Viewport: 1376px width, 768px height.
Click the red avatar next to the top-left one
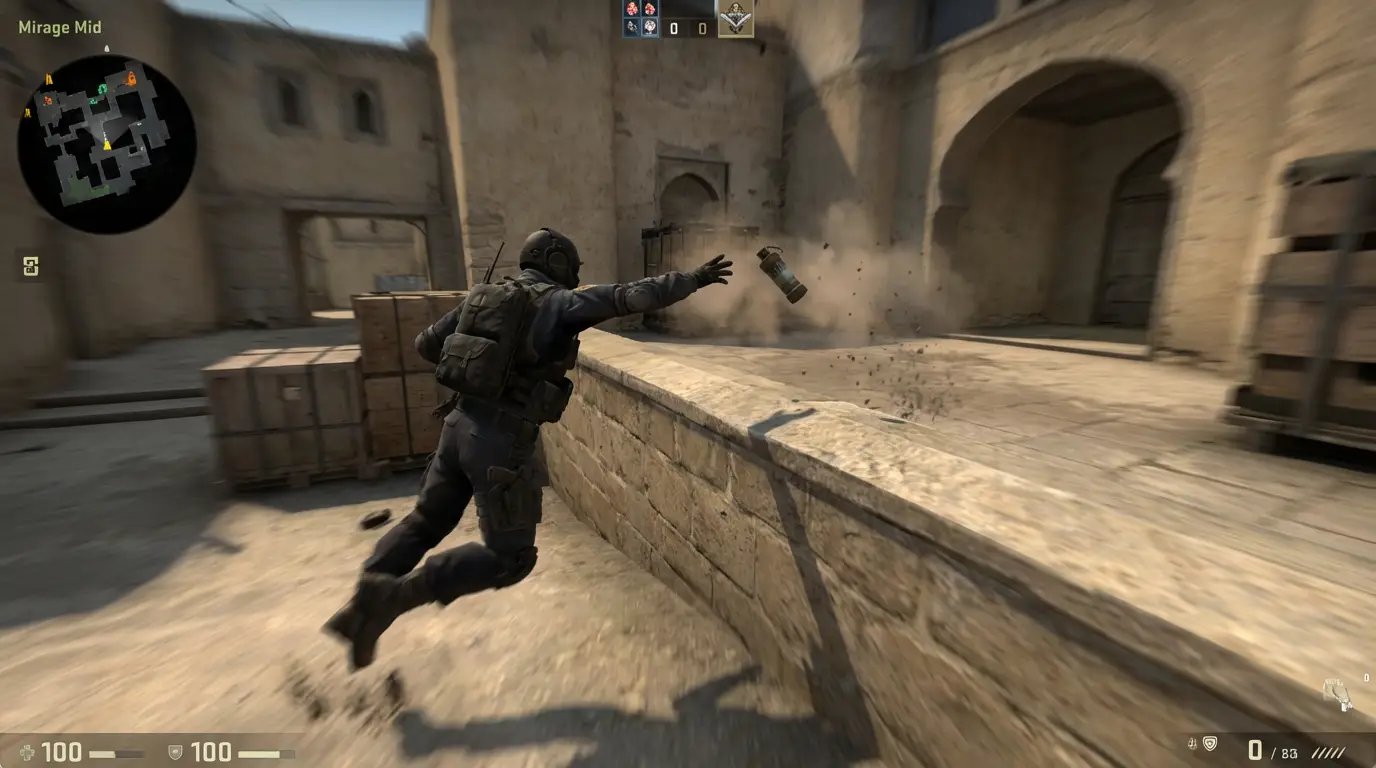click(650, 10)
